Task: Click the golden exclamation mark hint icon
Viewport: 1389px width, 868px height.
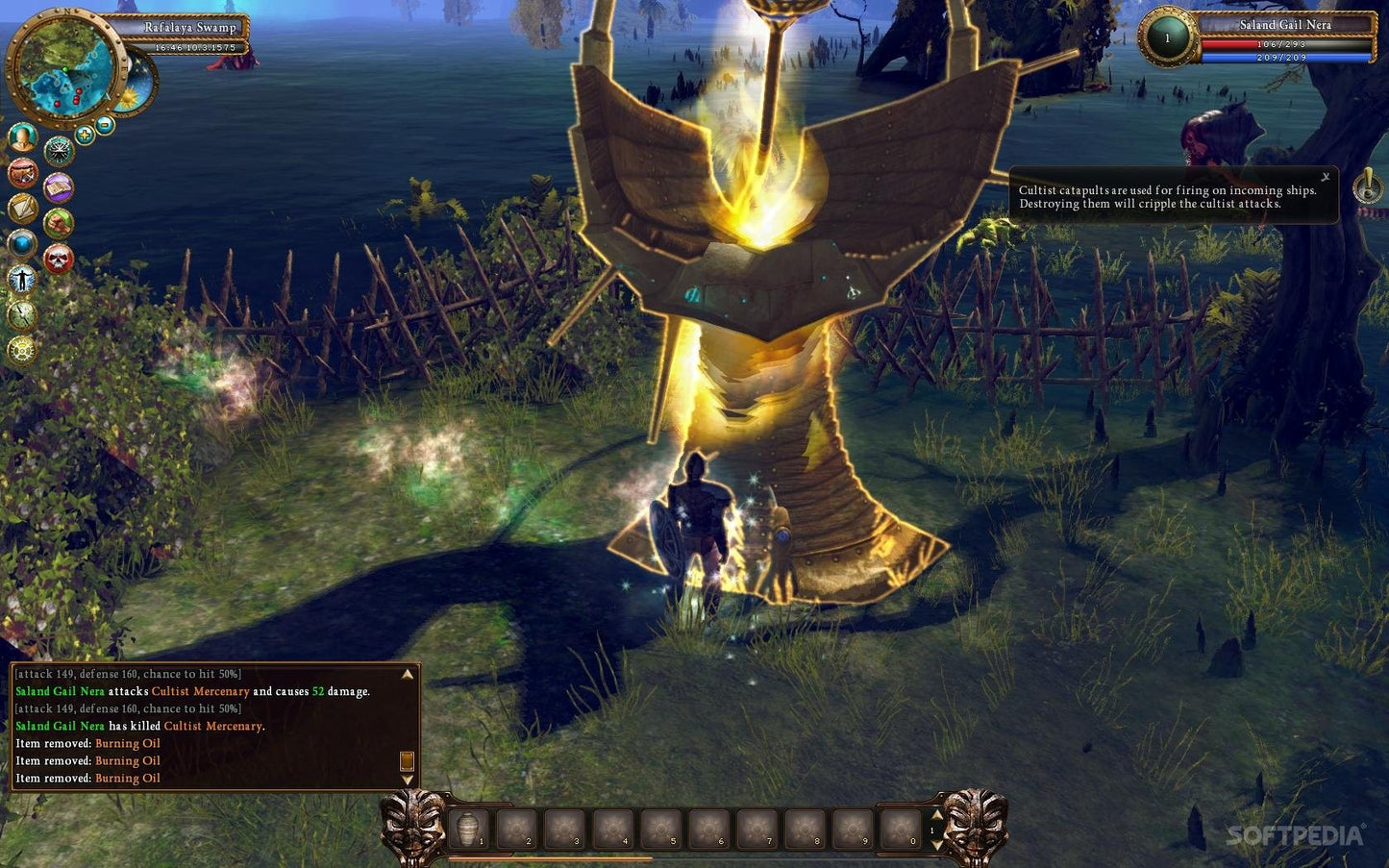Action: [x=1368, y=186]
